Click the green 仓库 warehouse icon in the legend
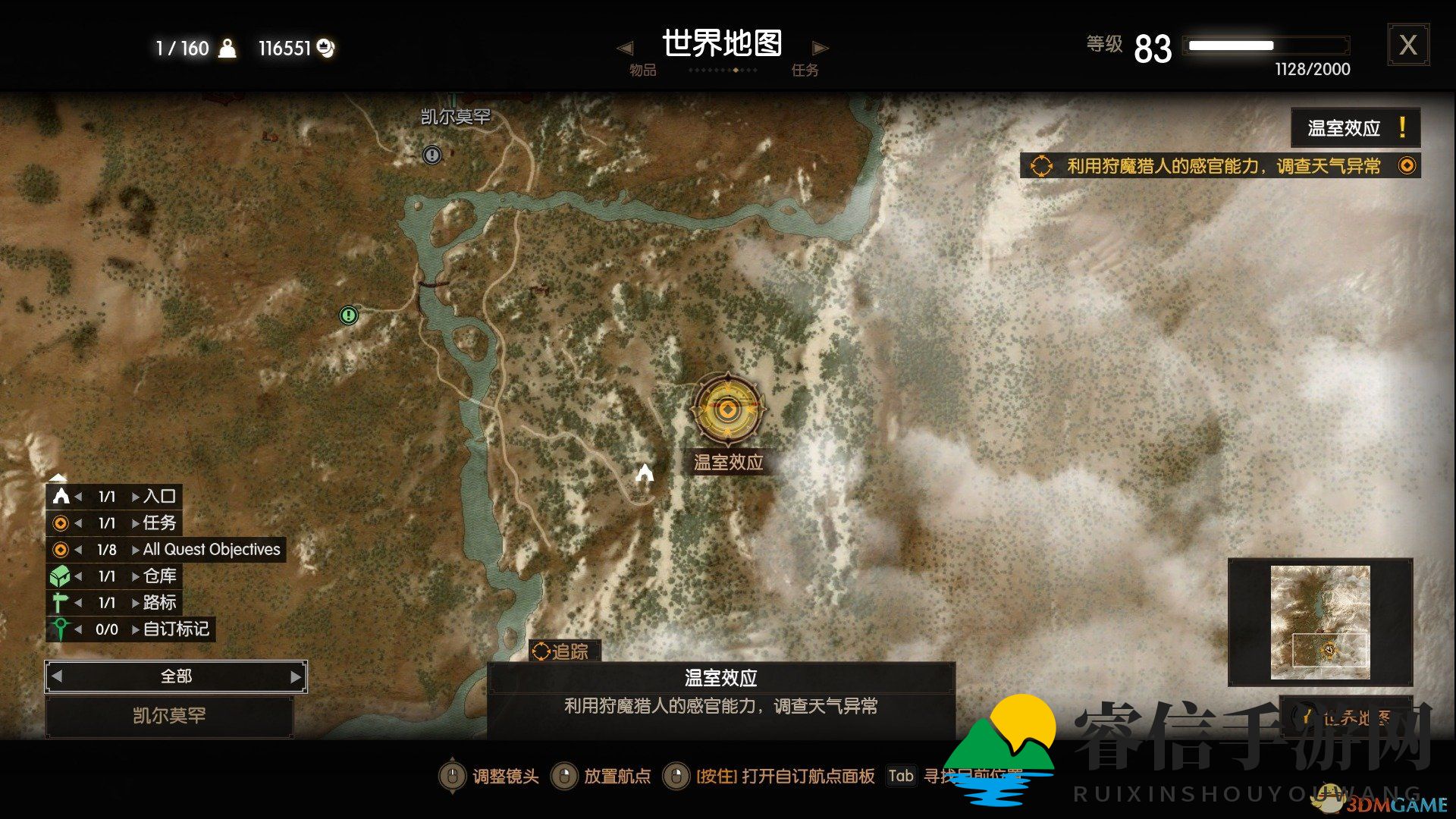This screenshot has height=819, width=1456. (60, 576)
